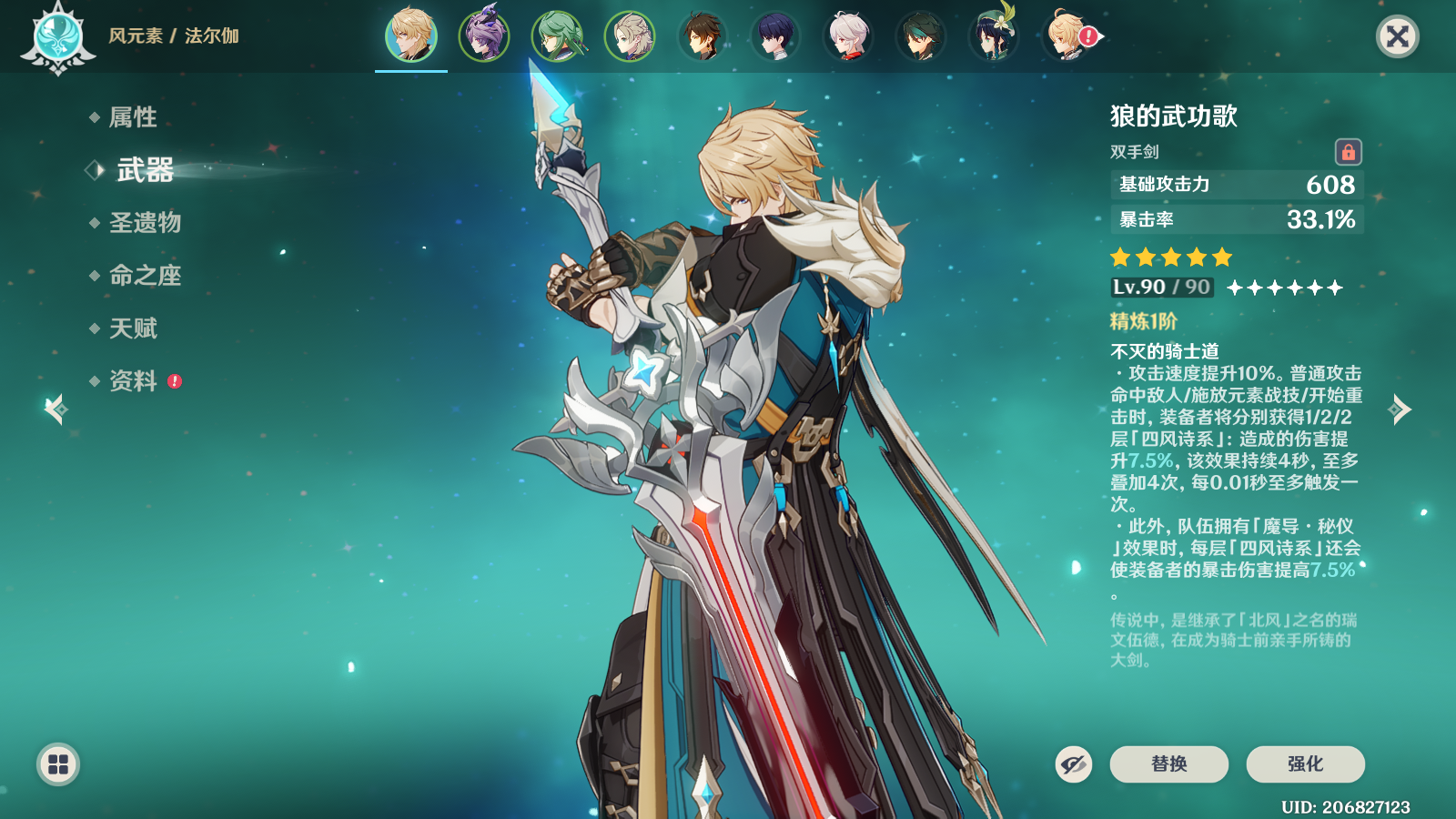Select Zhongli's brown-haired portrait
This screenshot has height=819, width=1456.
click(x=703, y=36)
